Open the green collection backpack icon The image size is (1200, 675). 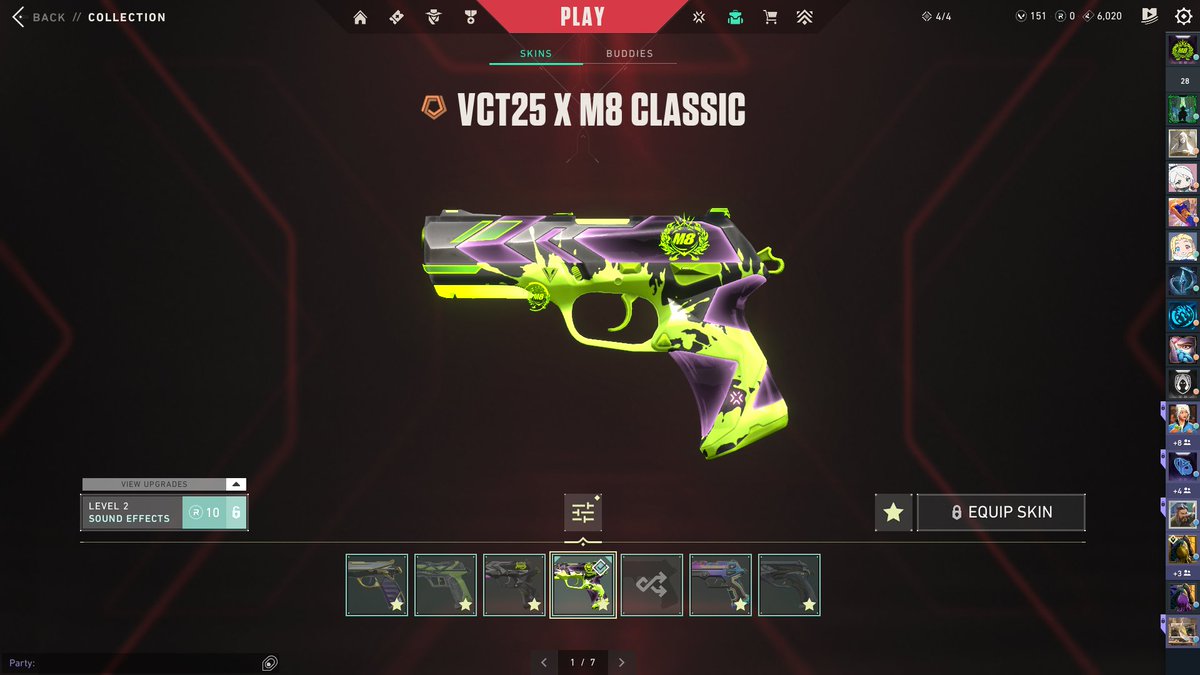tap(734, 17)
